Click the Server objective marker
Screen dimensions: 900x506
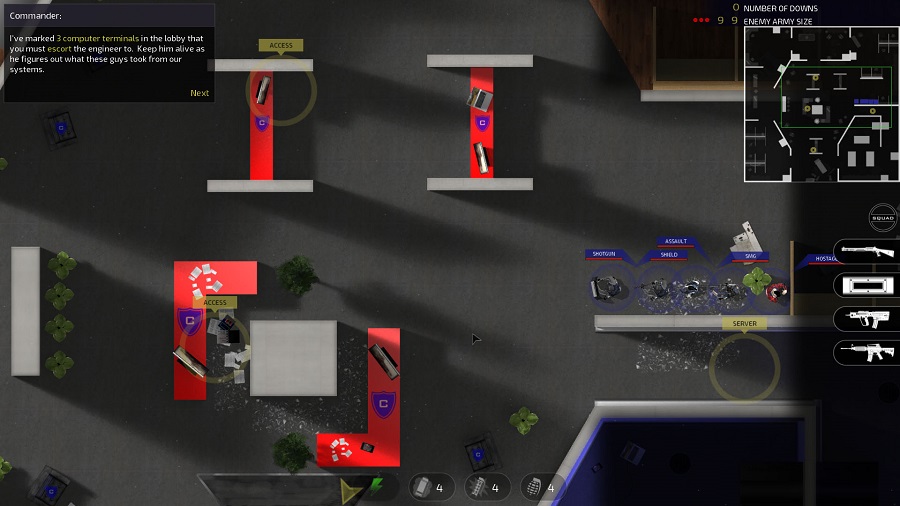[745, 324]
